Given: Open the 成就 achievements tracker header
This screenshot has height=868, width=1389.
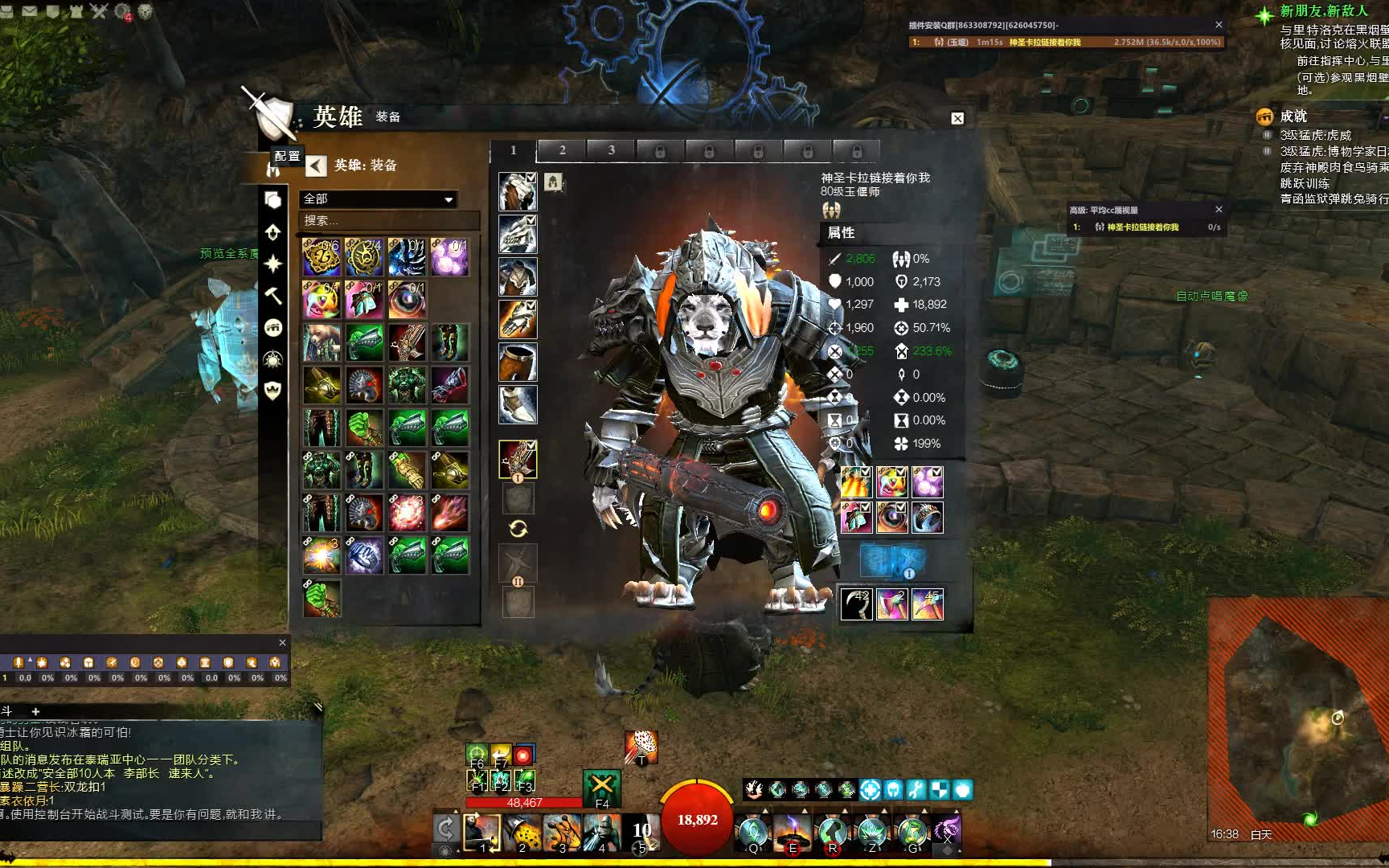Looking at the screenshot, I should point(1293,117).
